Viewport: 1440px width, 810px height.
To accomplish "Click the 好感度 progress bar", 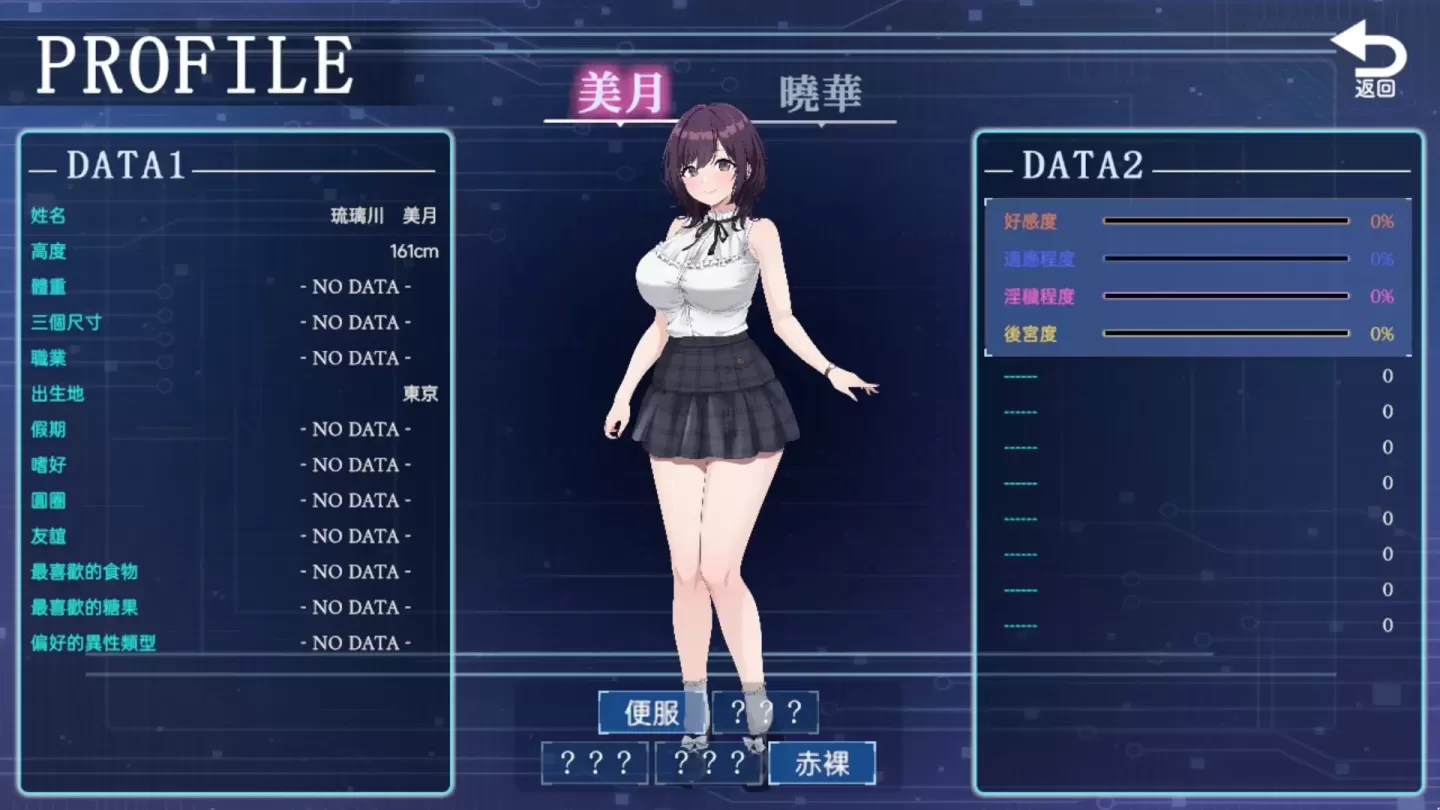I will click(1225, 222).
